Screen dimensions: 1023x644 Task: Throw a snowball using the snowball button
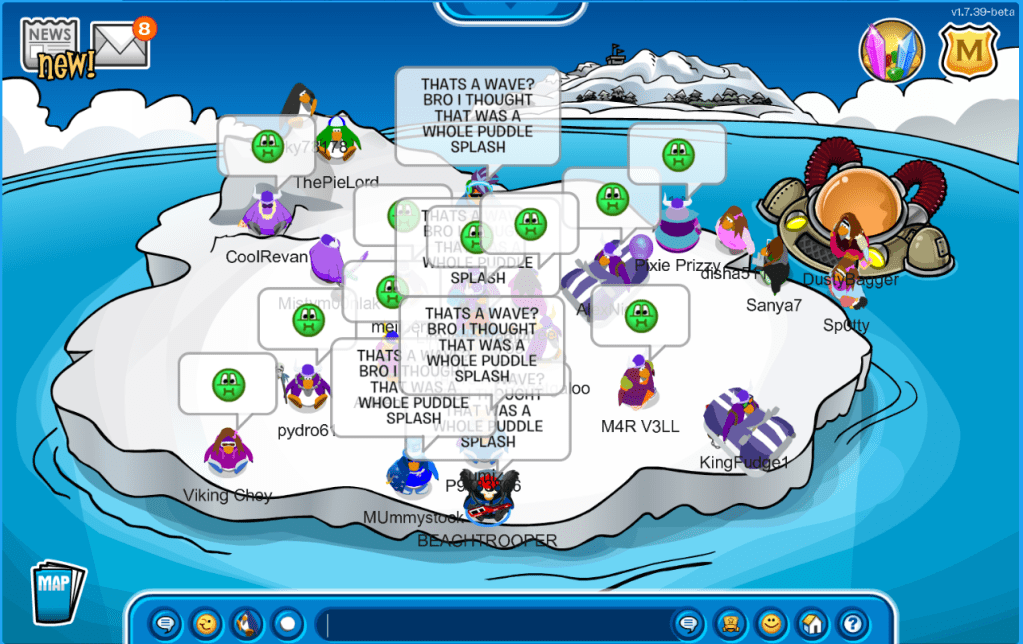288,624
